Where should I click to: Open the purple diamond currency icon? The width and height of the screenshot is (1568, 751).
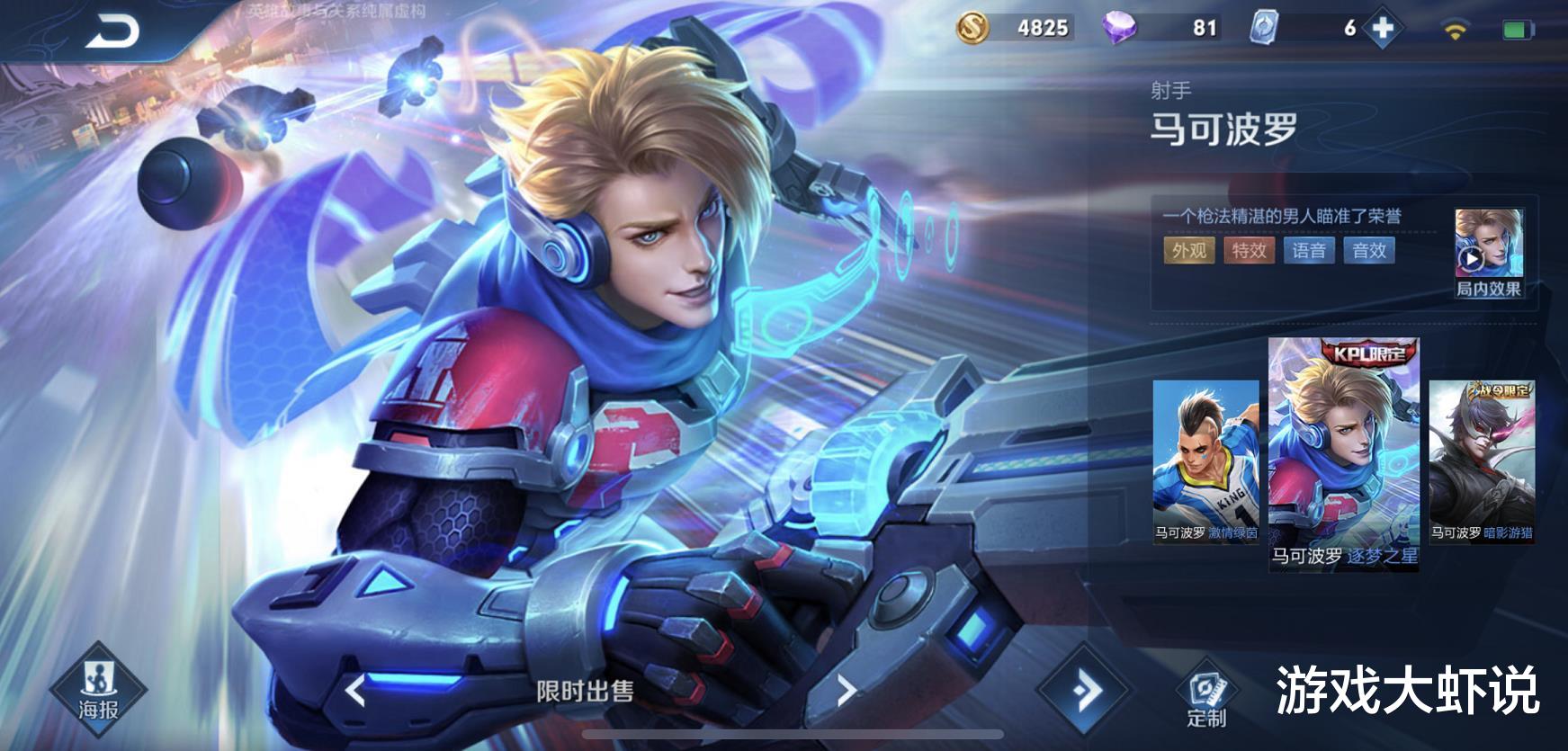[1118, 28]
